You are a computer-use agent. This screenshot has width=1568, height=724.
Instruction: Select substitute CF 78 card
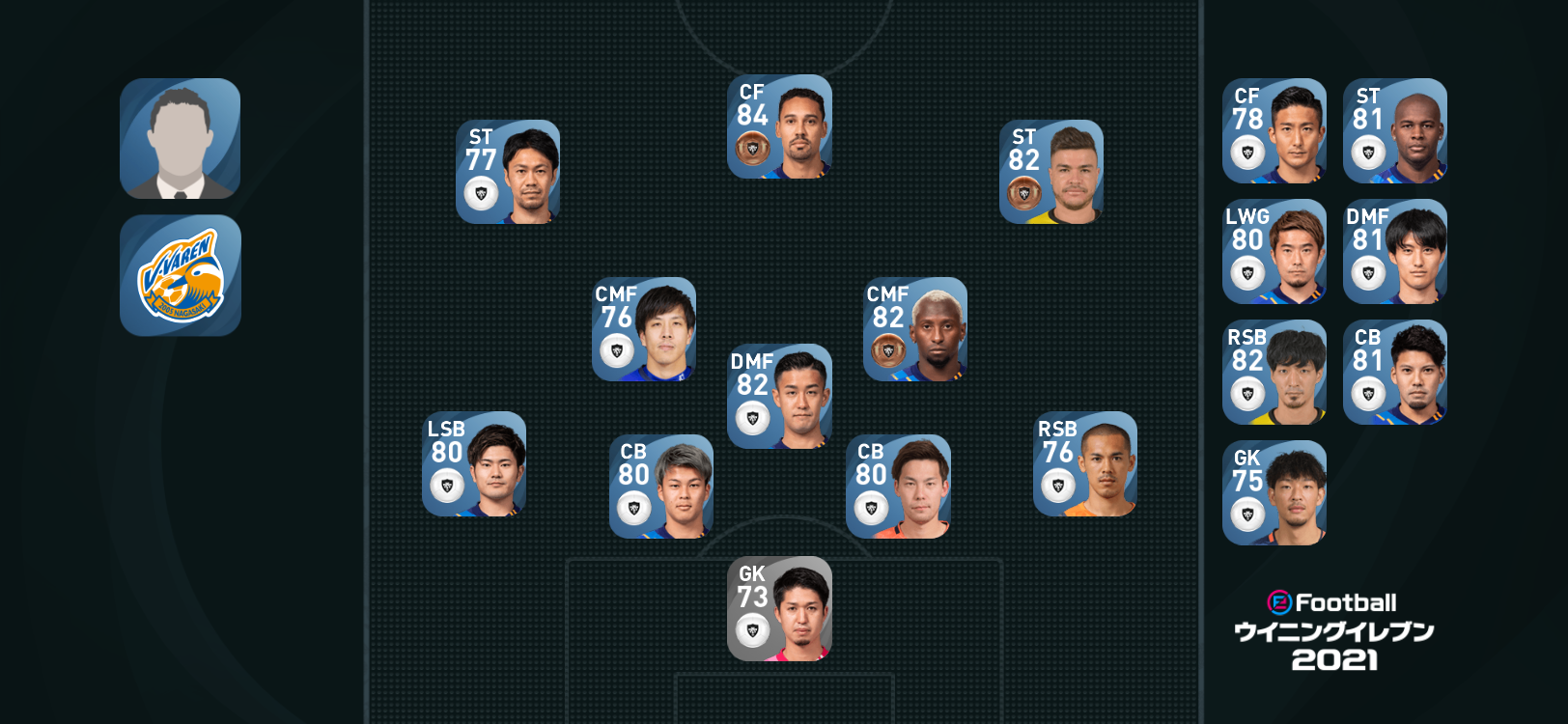1274,131
